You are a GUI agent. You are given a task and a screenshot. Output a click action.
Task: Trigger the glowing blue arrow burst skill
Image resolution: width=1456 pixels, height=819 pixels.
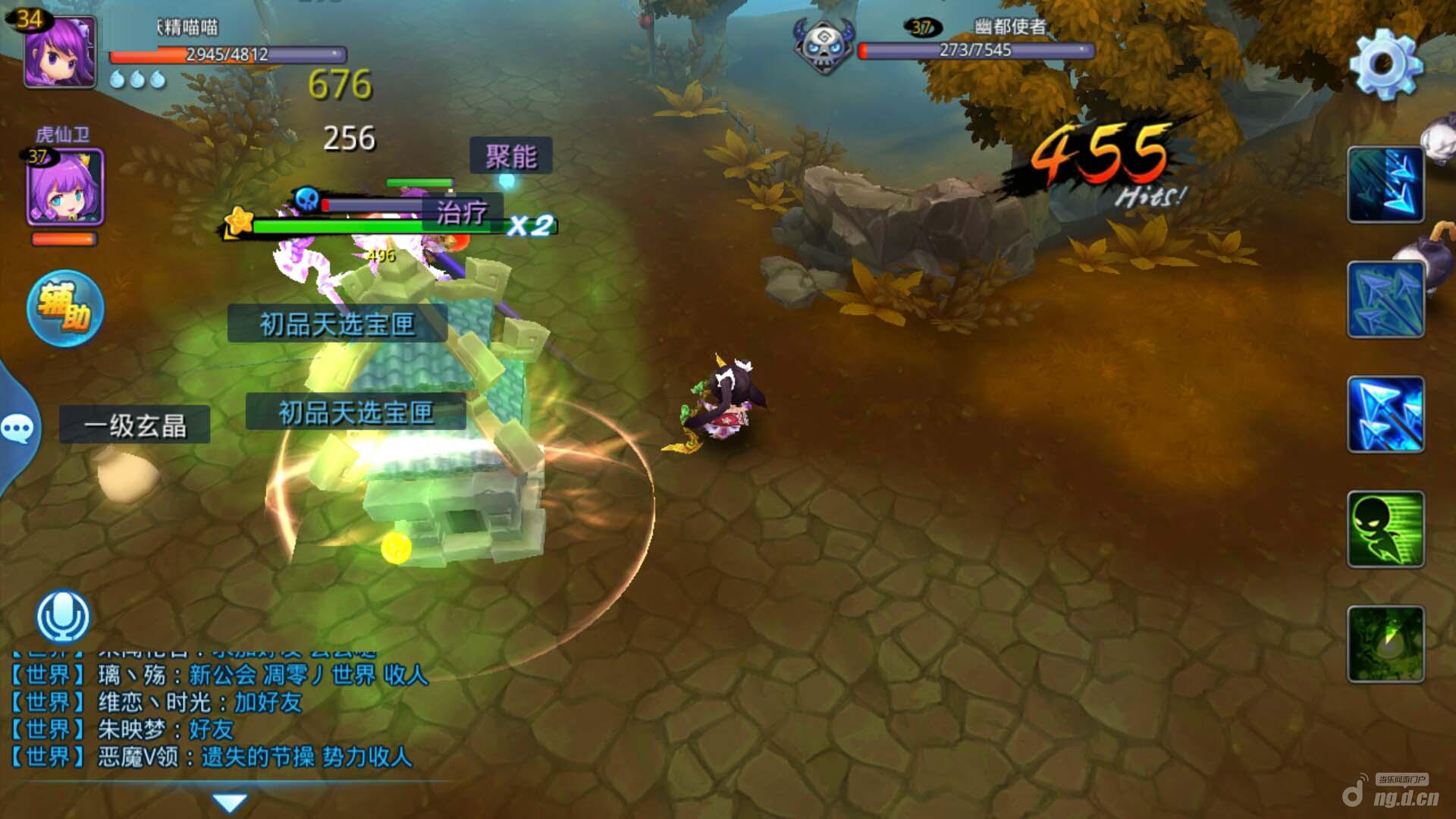[1385, 414]
